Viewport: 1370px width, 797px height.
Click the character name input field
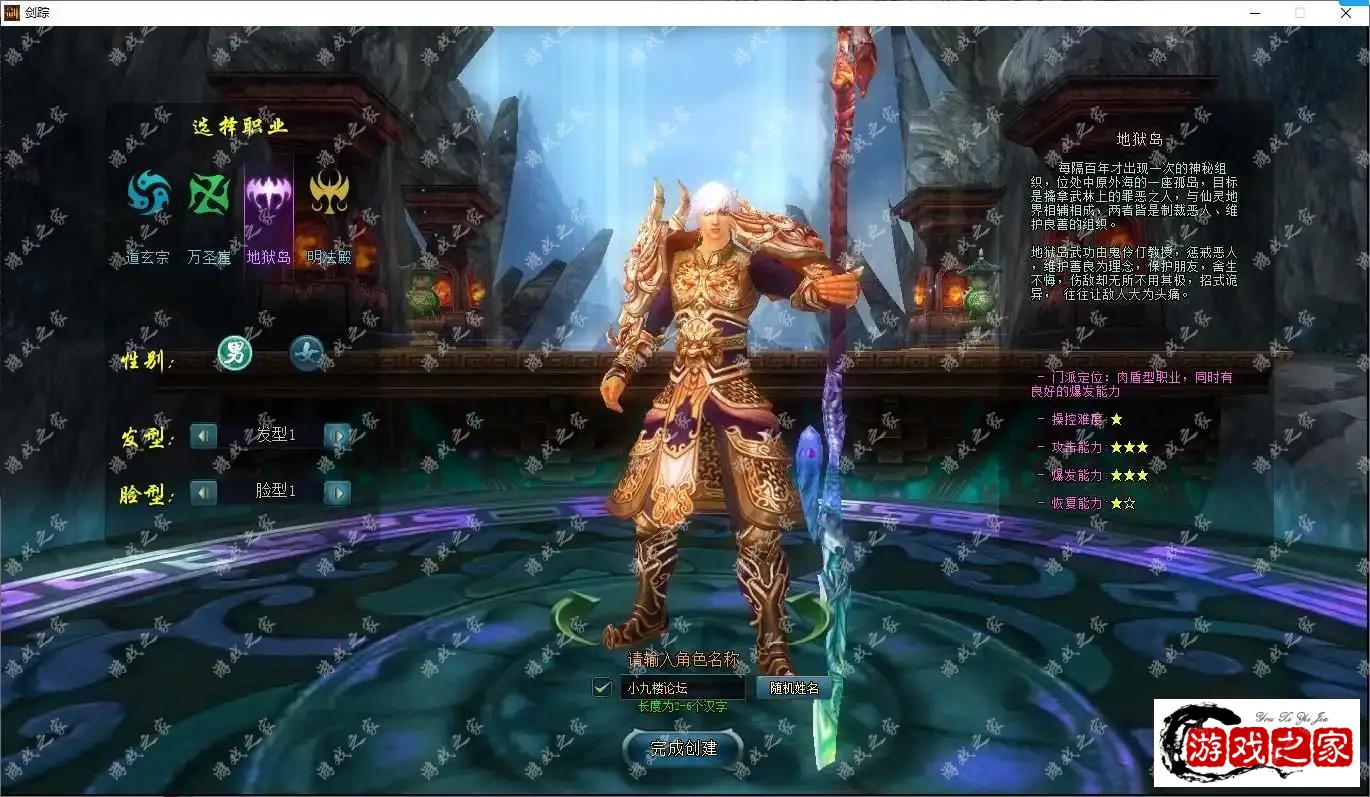point(682,688)
